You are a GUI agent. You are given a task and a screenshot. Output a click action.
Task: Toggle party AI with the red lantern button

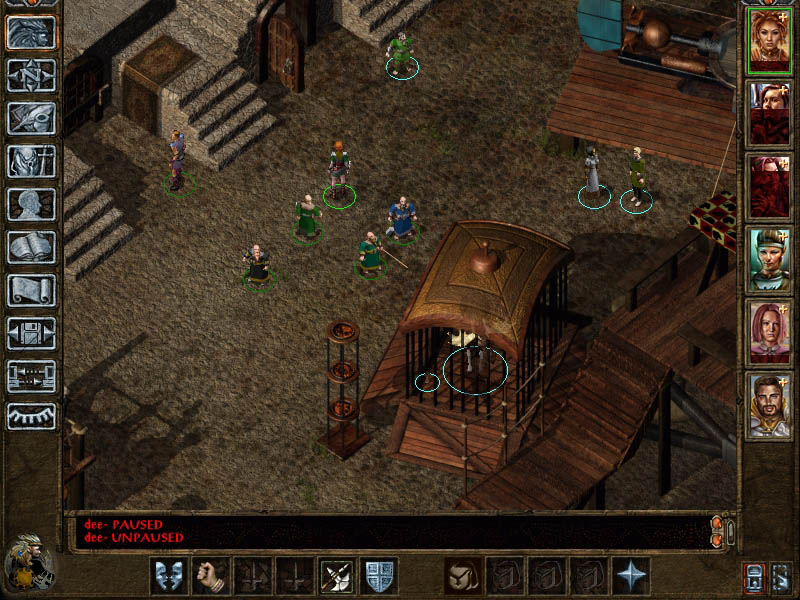tap(754, 577)
